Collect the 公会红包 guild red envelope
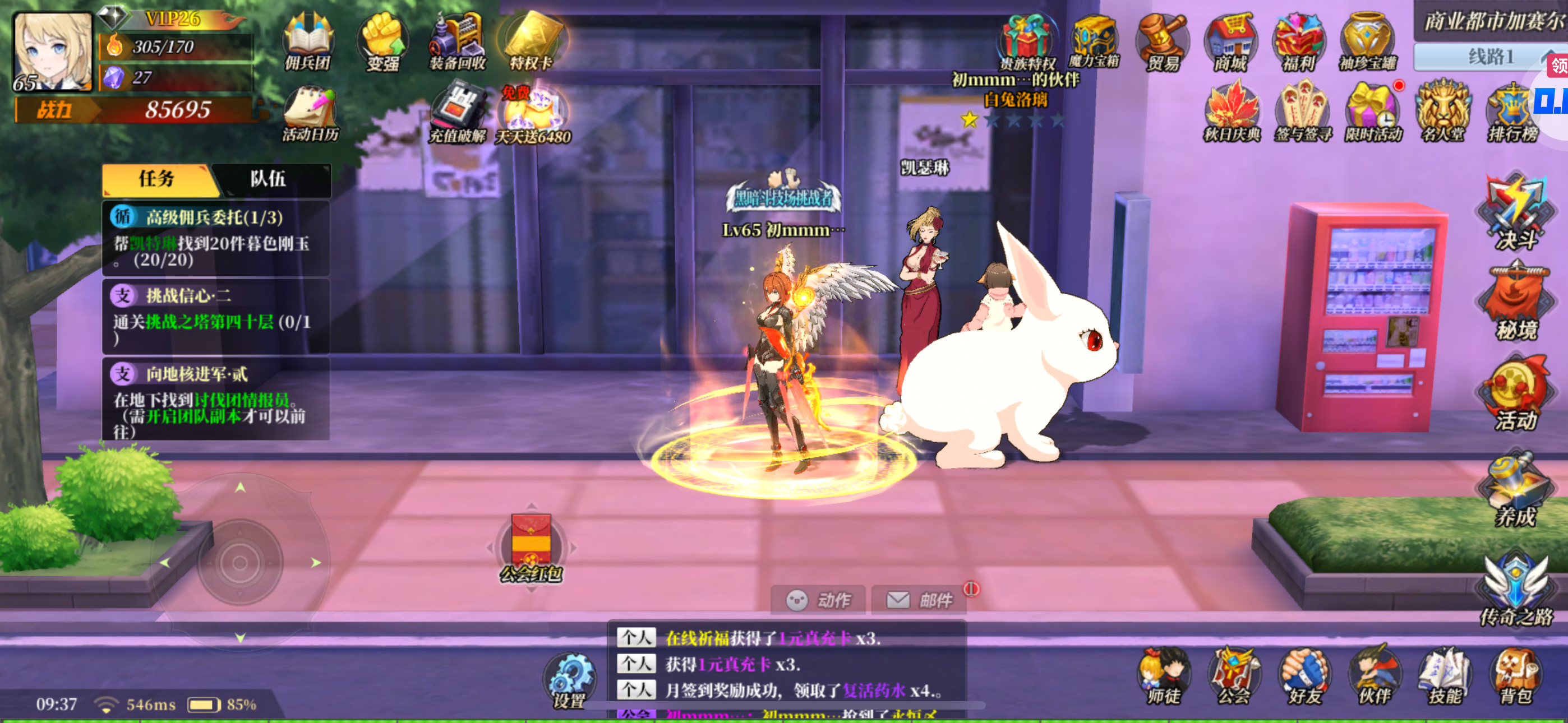The height and width of the screenshot is (723, 1568). click(532, 545)
